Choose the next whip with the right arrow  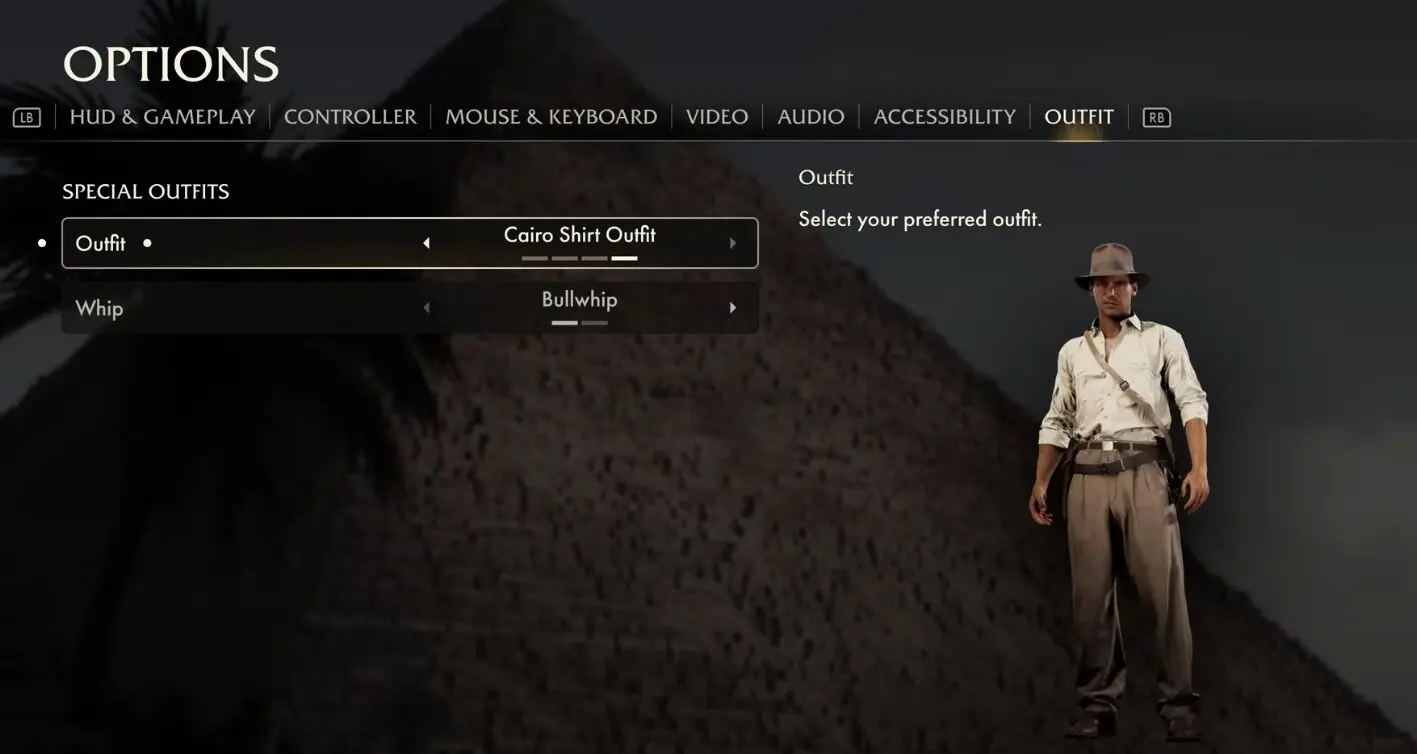(x=733, y=308)
